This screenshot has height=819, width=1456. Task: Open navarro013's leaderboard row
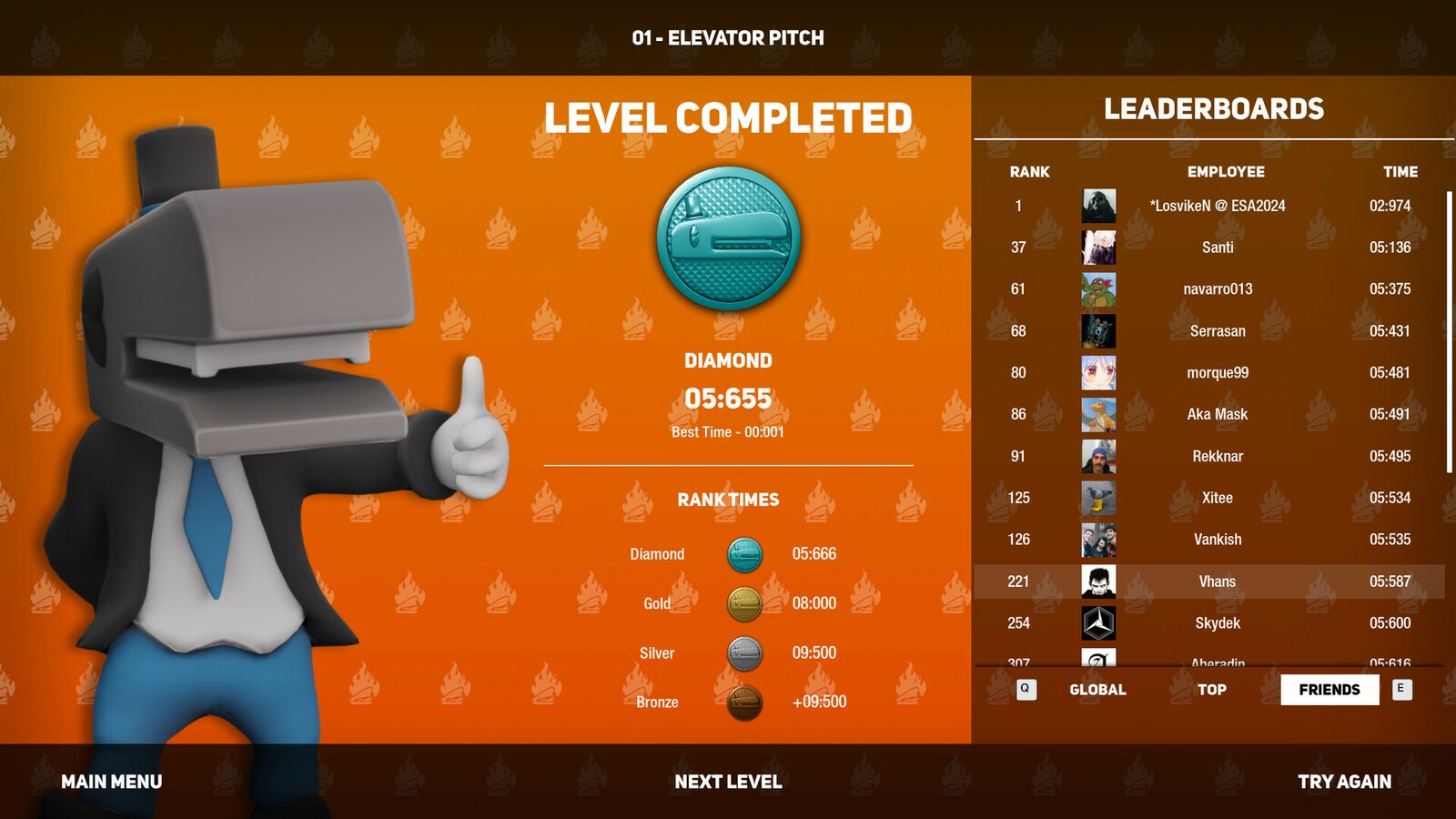1217,289
